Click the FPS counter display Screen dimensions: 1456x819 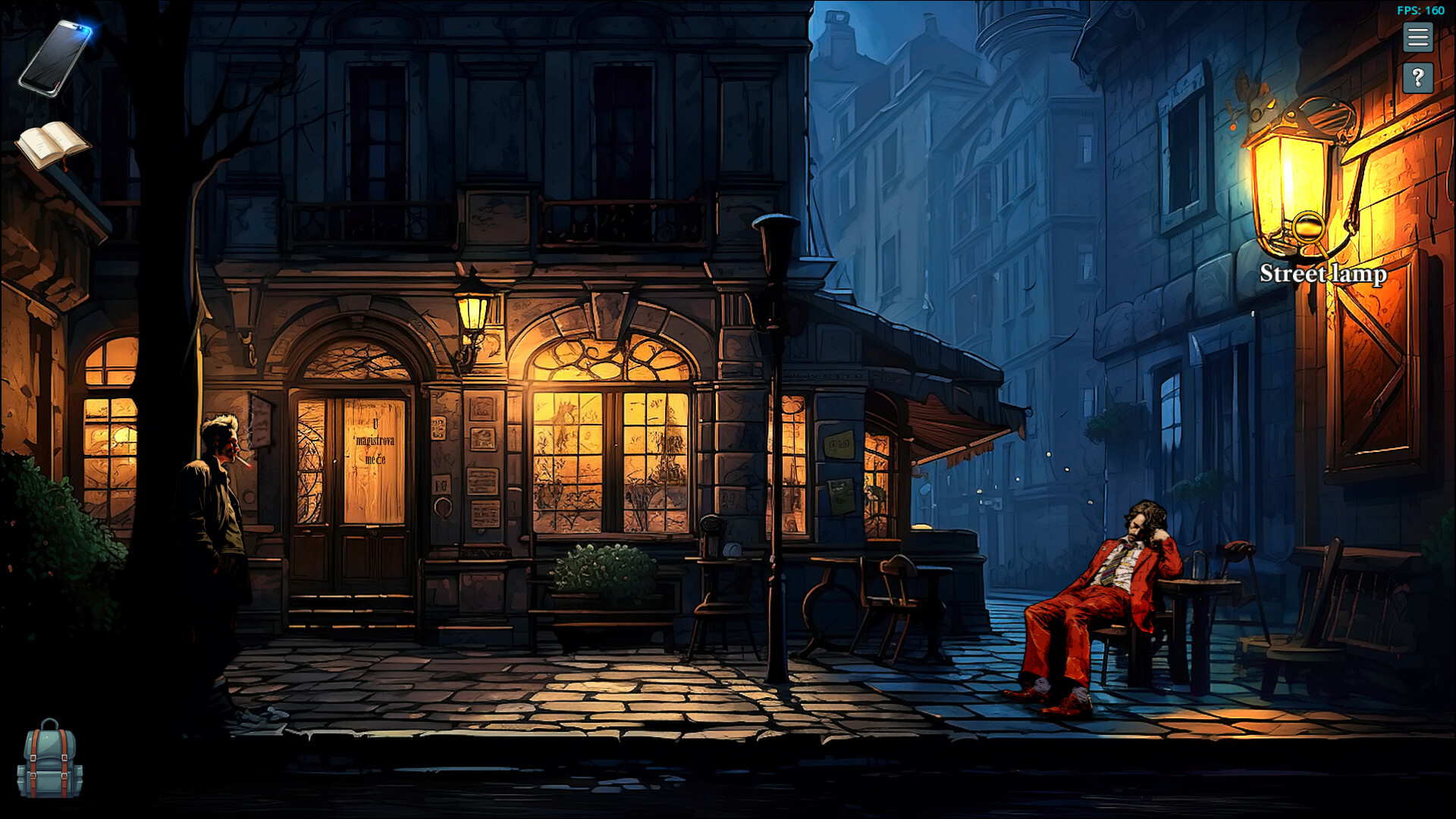(x=1420, y=11)
